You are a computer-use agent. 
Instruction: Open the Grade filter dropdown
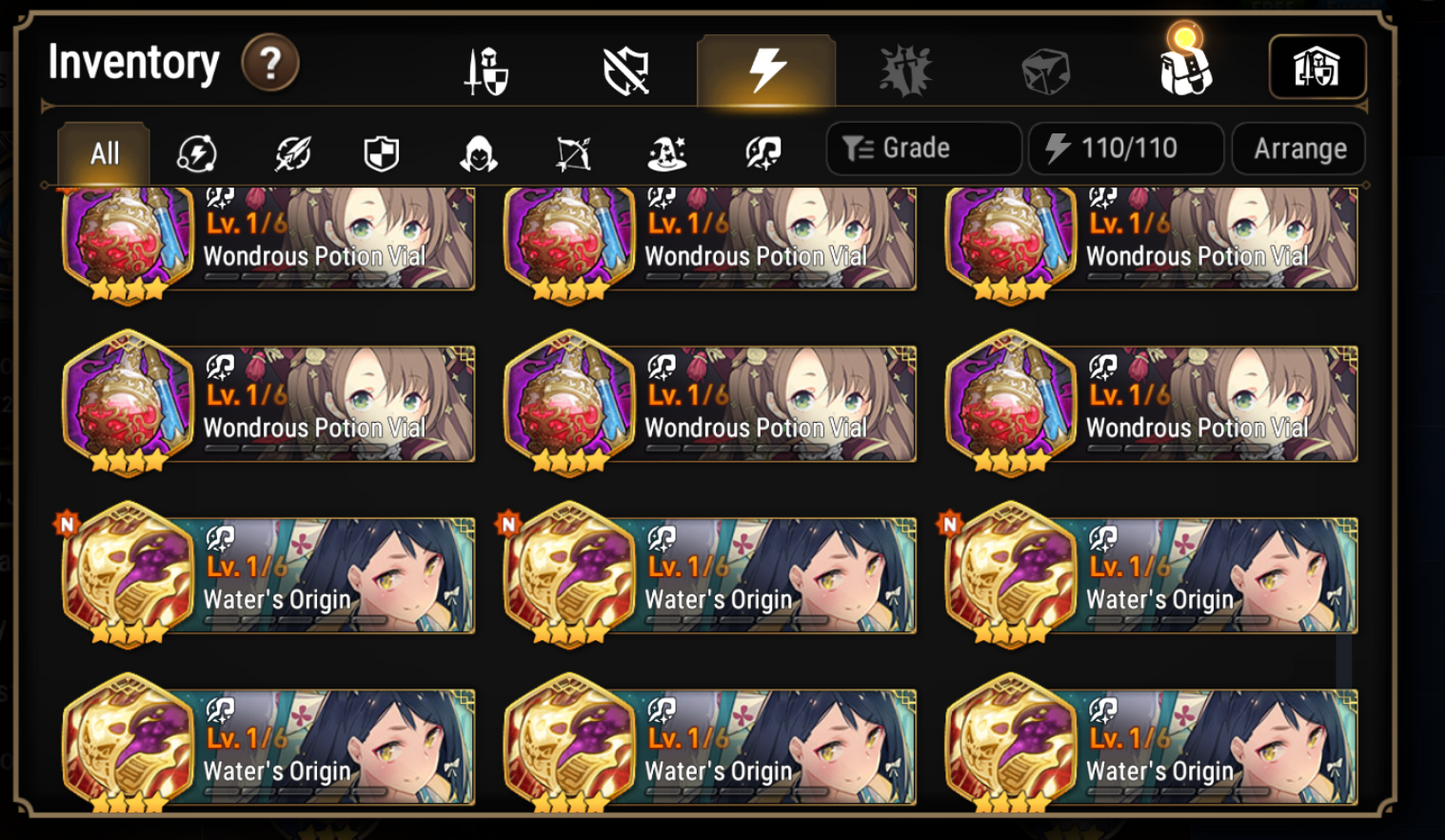pos(922,148)
